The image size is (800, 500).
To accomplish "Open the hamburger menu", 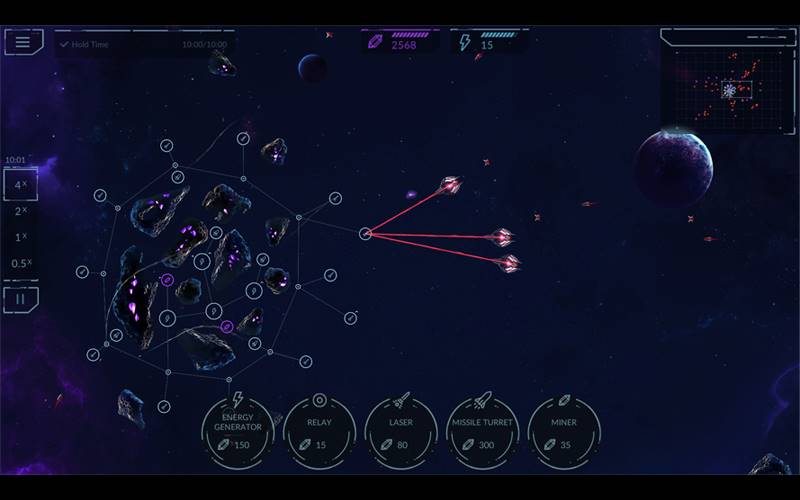I will (x=23, y=42).
